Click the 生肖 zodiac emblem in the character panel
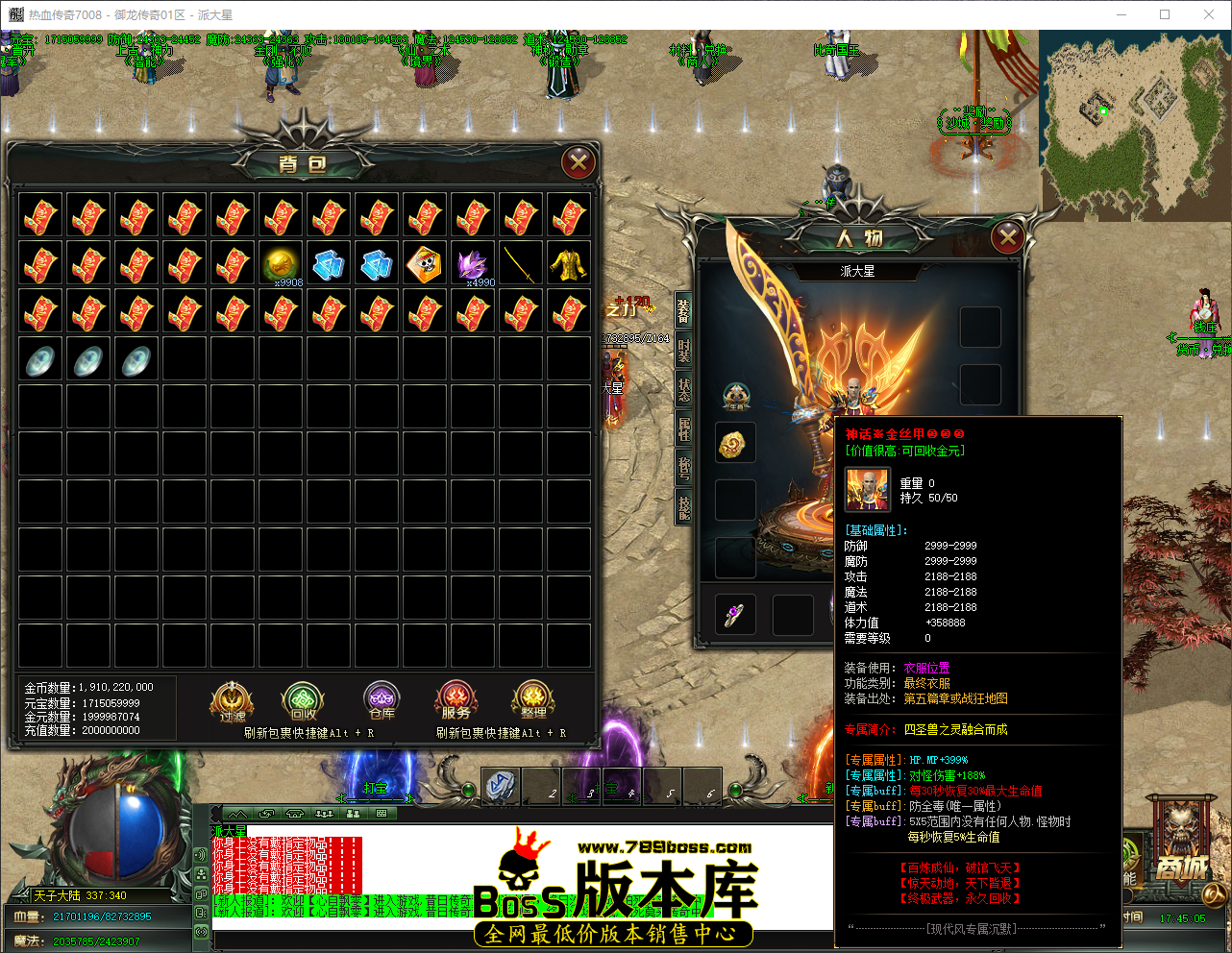 click(x=735, y=397)
